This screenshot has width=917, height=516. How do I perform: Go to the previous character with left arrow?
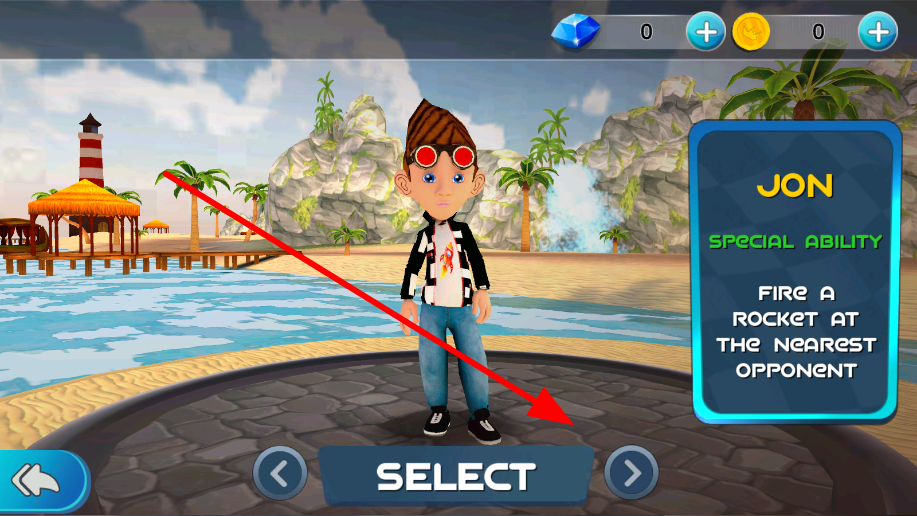pyautogui.click(x=280, y=472)
